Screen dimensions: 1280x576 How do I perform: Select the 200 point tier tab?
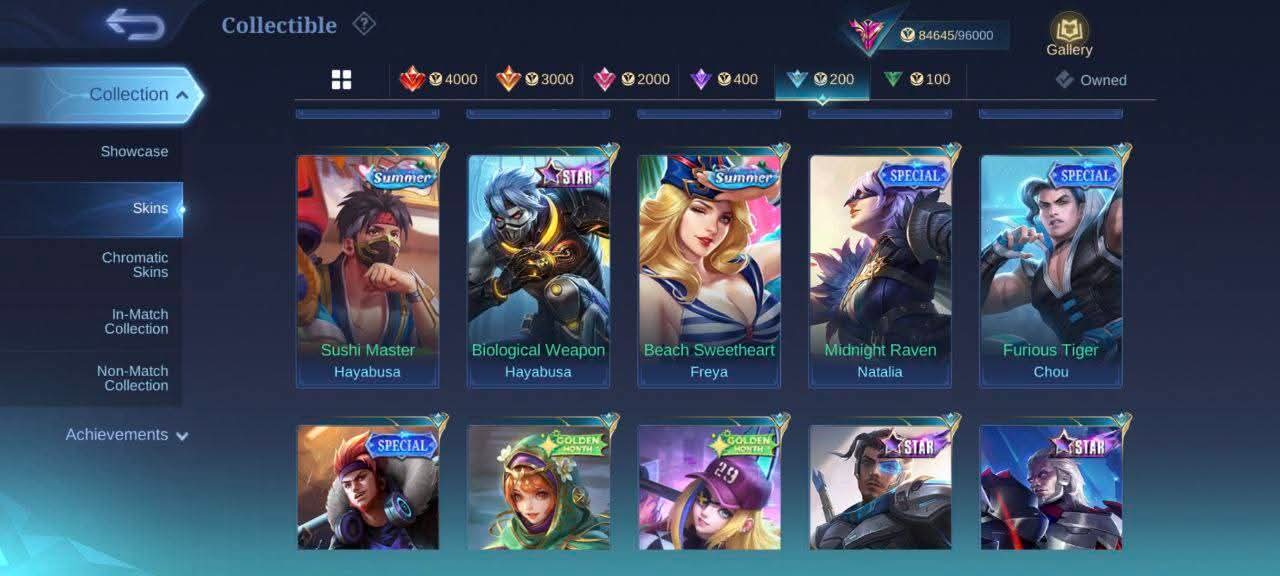tap(822, 80)
